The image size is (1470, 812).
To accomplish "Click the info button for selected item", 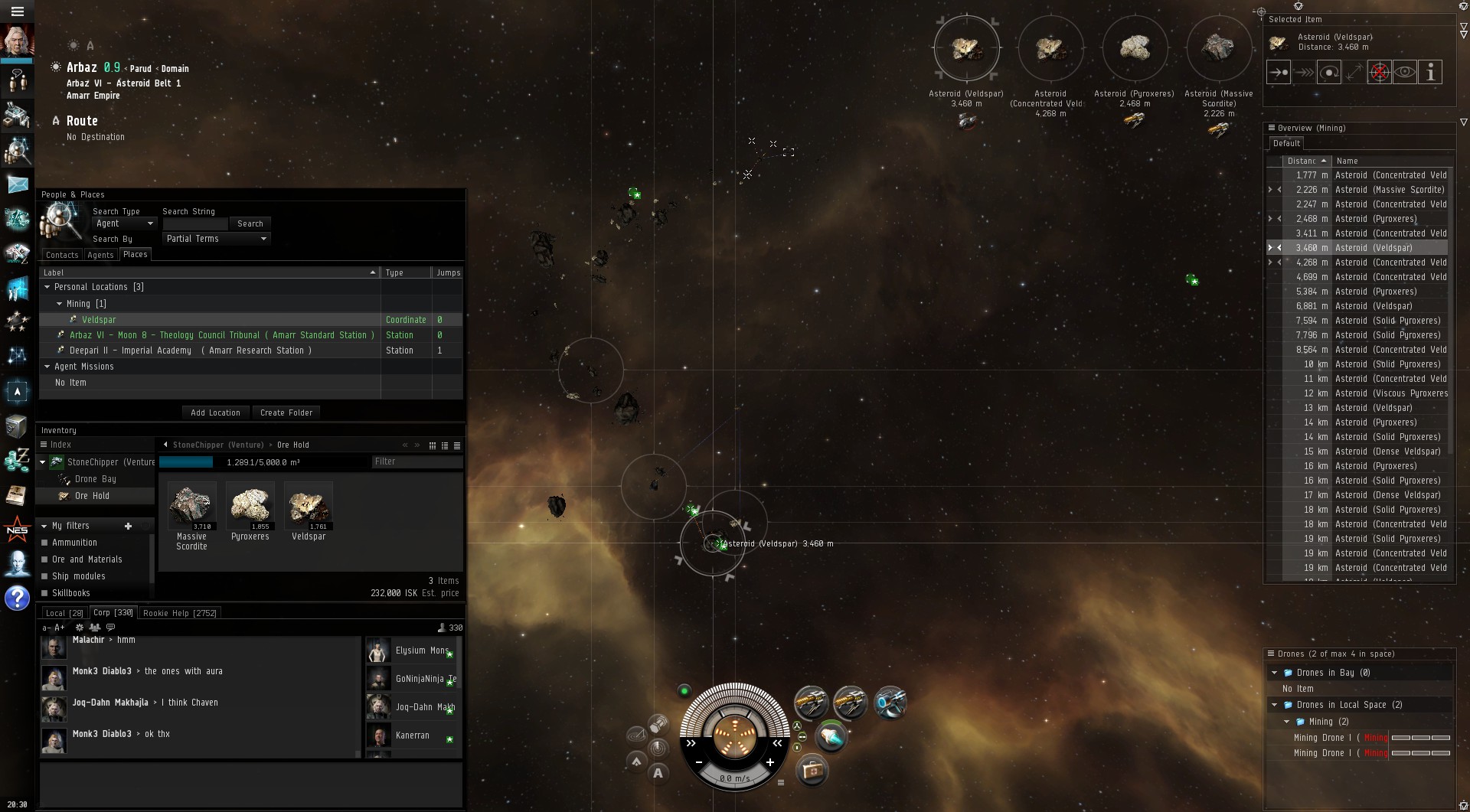I will (x=1429, y=73).
